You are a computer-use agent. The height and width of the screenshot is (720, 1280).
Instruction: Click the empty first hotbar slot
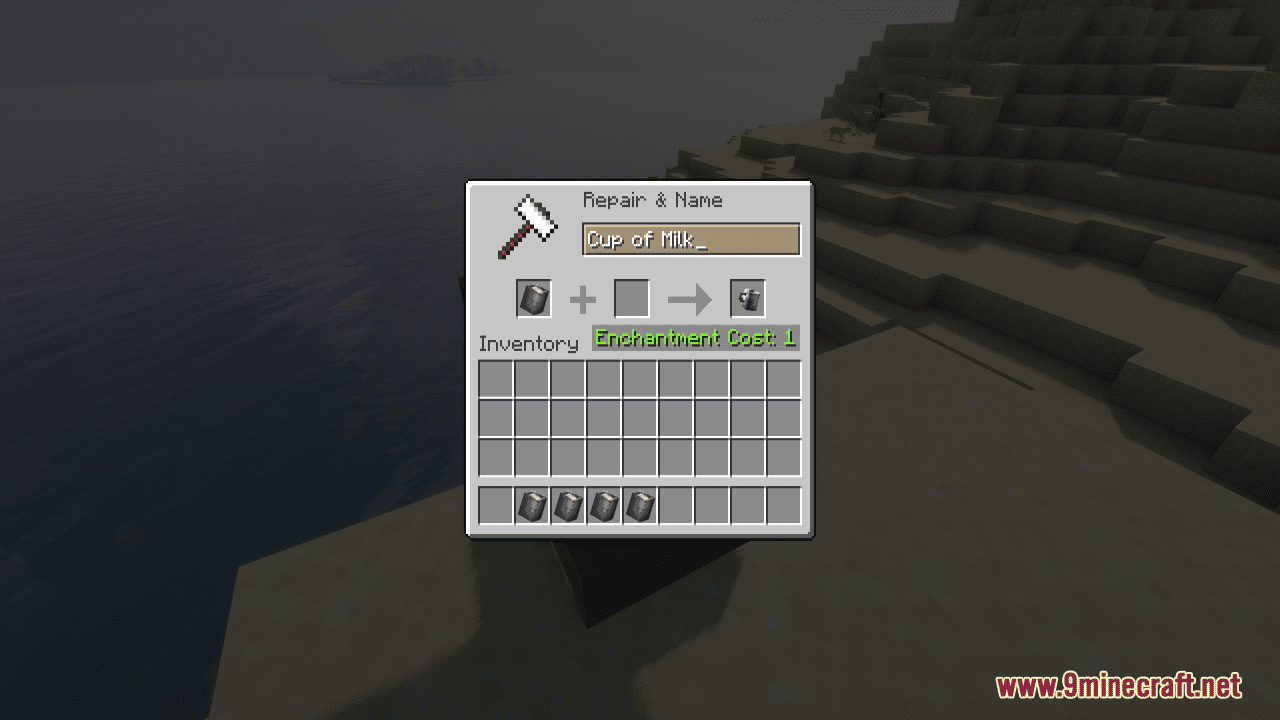(493, 506)
